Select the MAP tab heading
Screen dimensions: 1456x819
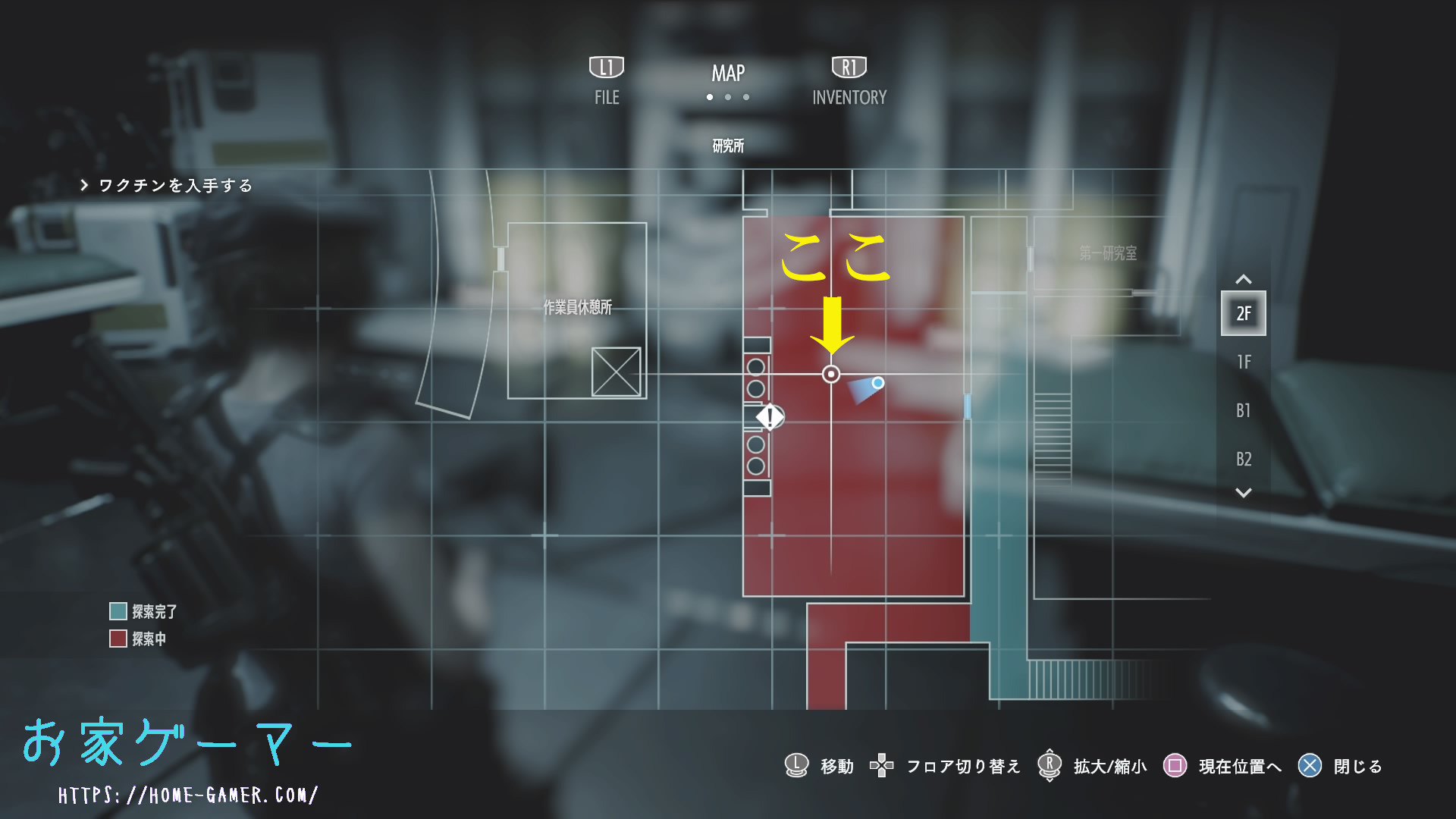(728, 74)
